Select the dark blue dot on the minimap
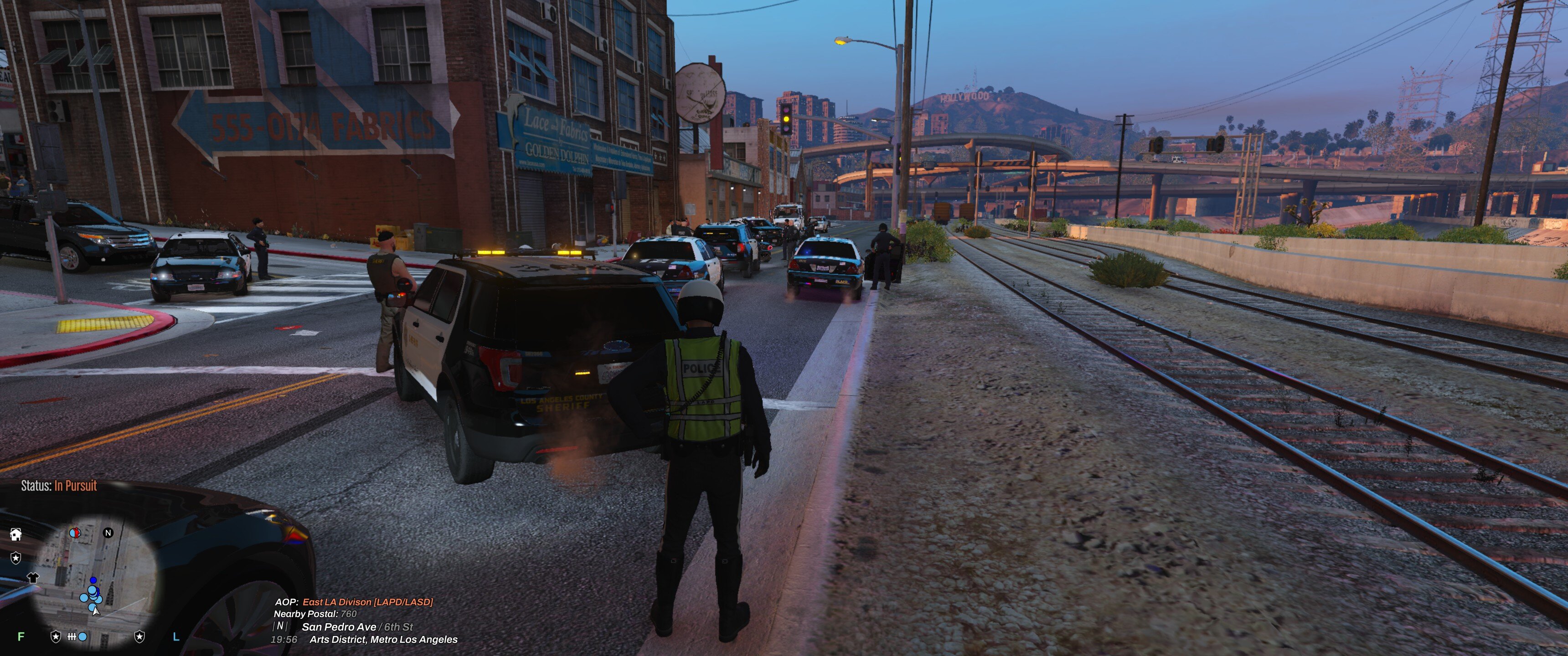Viewport: 1568px width, 656px height. 93,580
